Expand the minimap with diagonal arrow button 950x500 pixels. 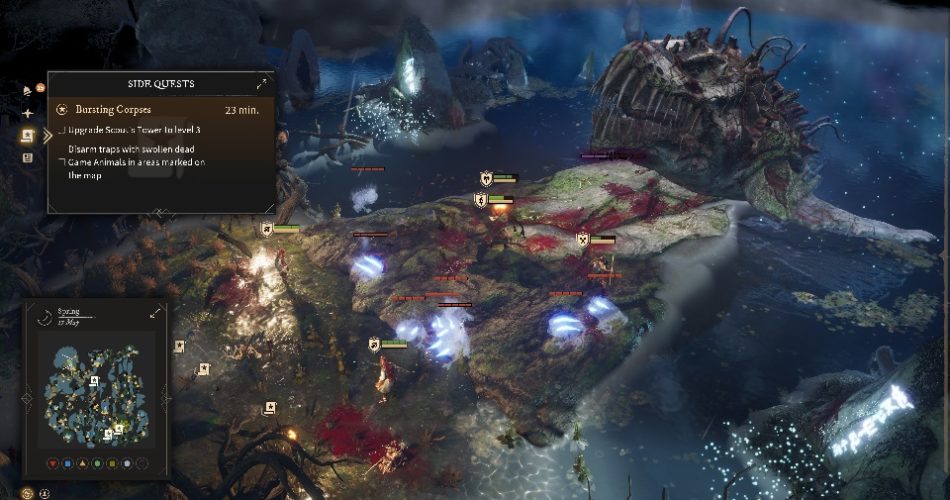click(x=156, y=313)
